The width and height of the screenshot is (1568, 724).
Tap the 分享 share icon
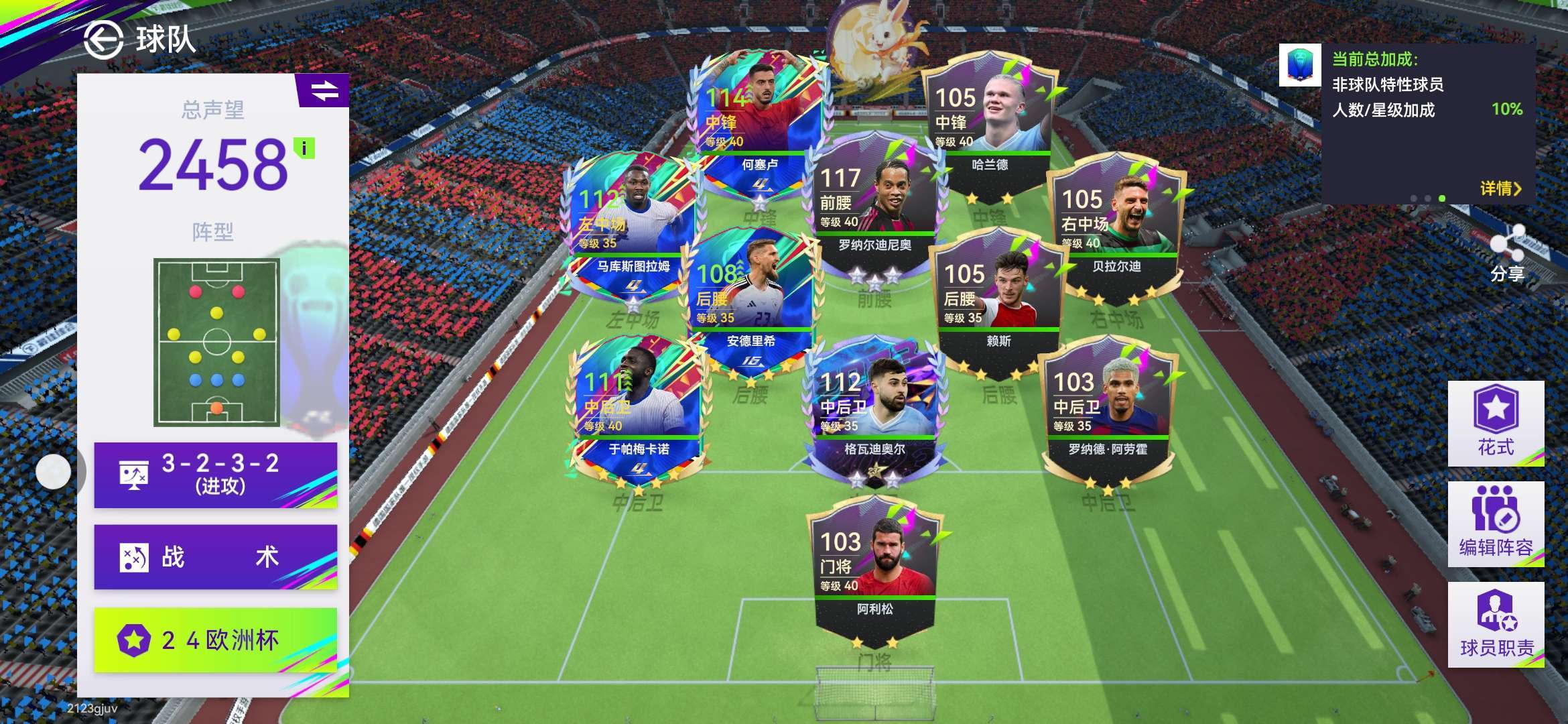(x=1507, y=253)
